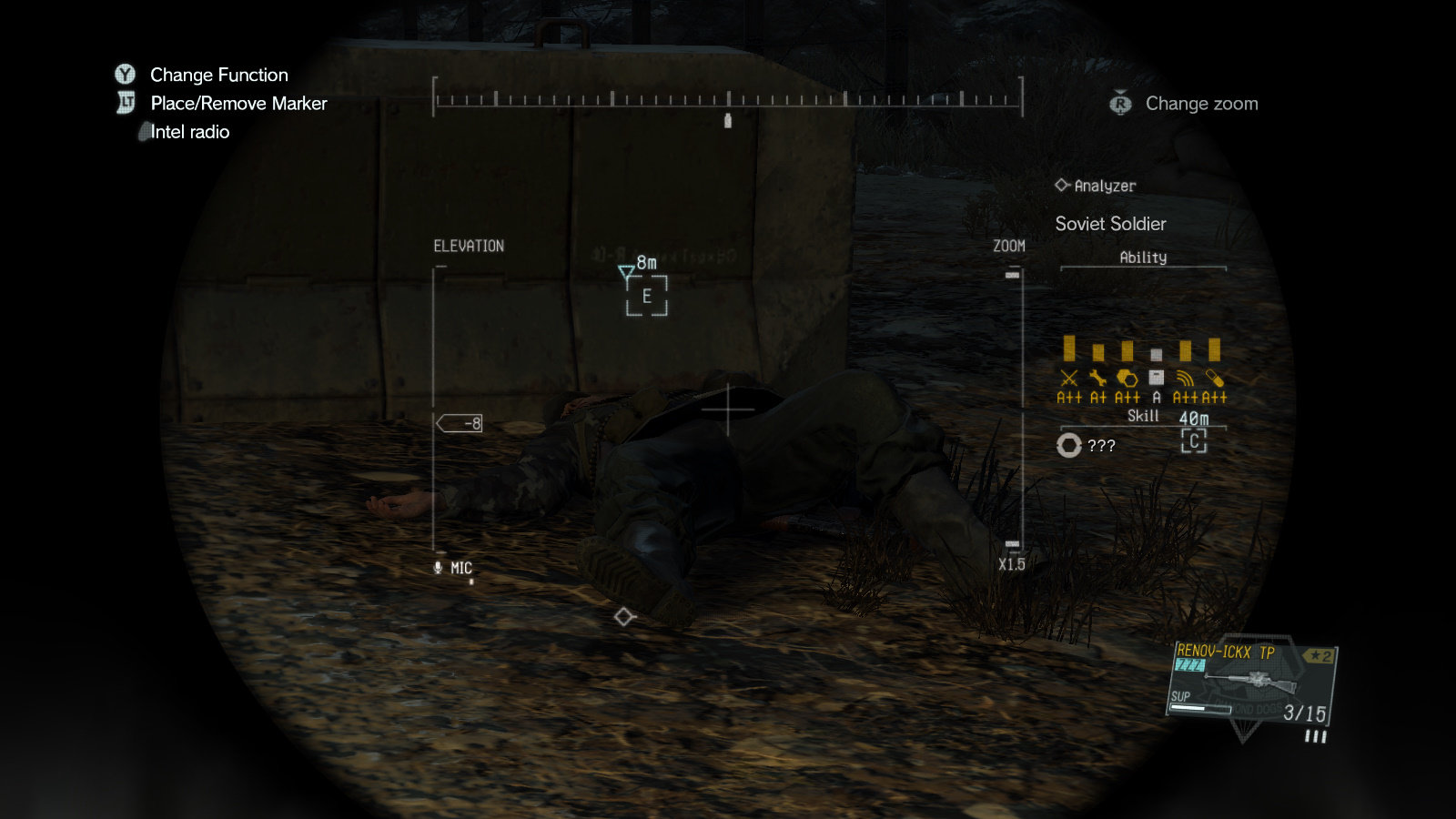The width and height of the screenshot is (1456, 819).
Task: Click the signal-waves intel ability icon
Action: pyautogui.click(x=1185, y=378)
